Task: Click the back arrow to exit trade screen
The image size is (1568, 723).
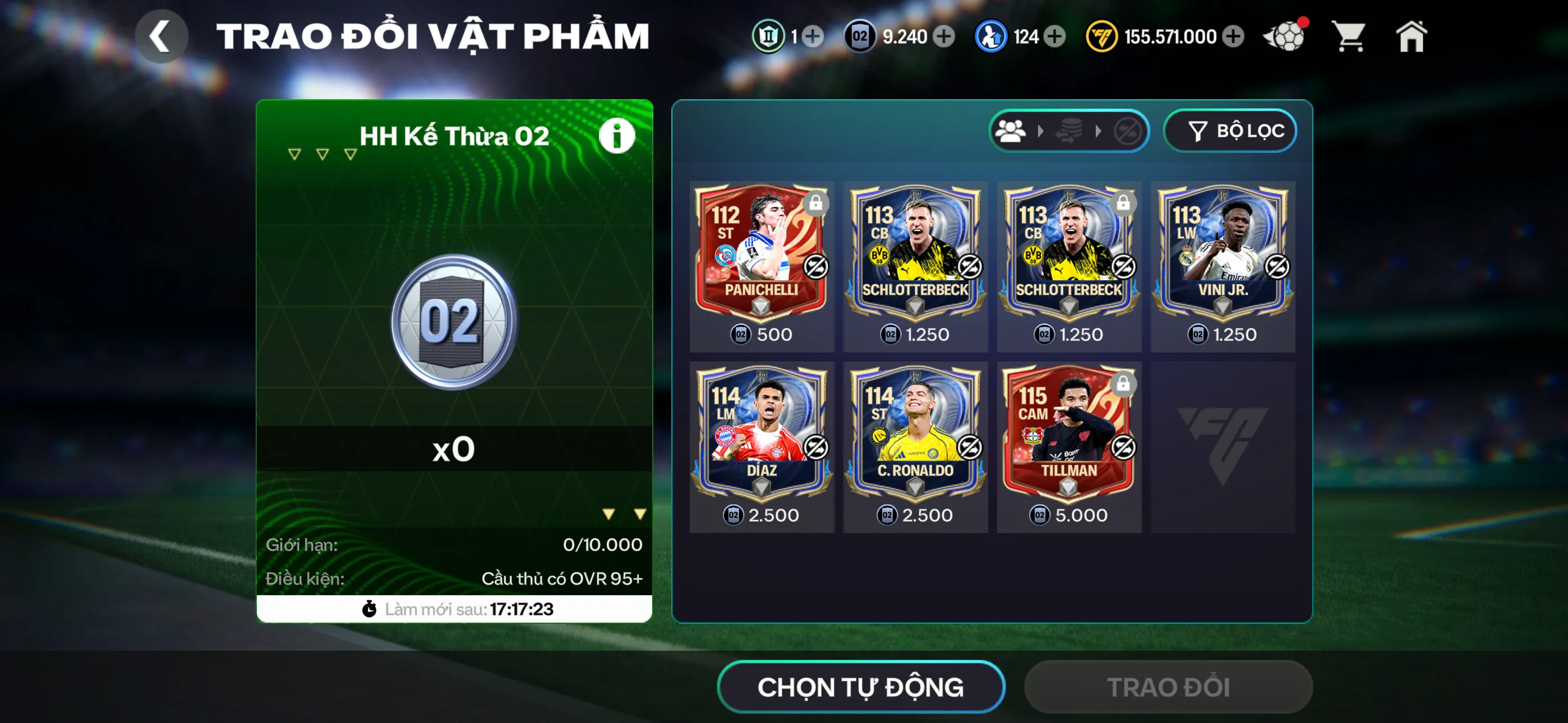Action: coord(161,35)
